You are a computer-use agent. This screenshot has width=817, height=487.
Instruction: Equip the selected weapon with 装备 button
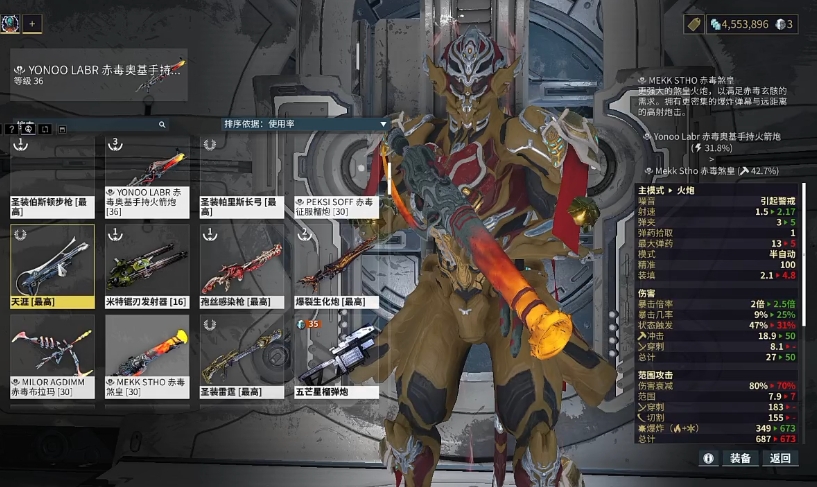pos(740,458)
